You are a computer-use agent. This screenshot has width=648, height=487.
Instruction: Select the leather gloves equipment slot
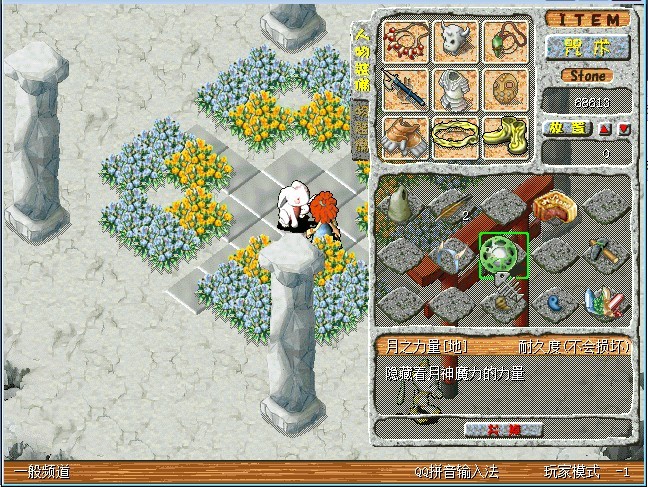click(x=406, y=136)
